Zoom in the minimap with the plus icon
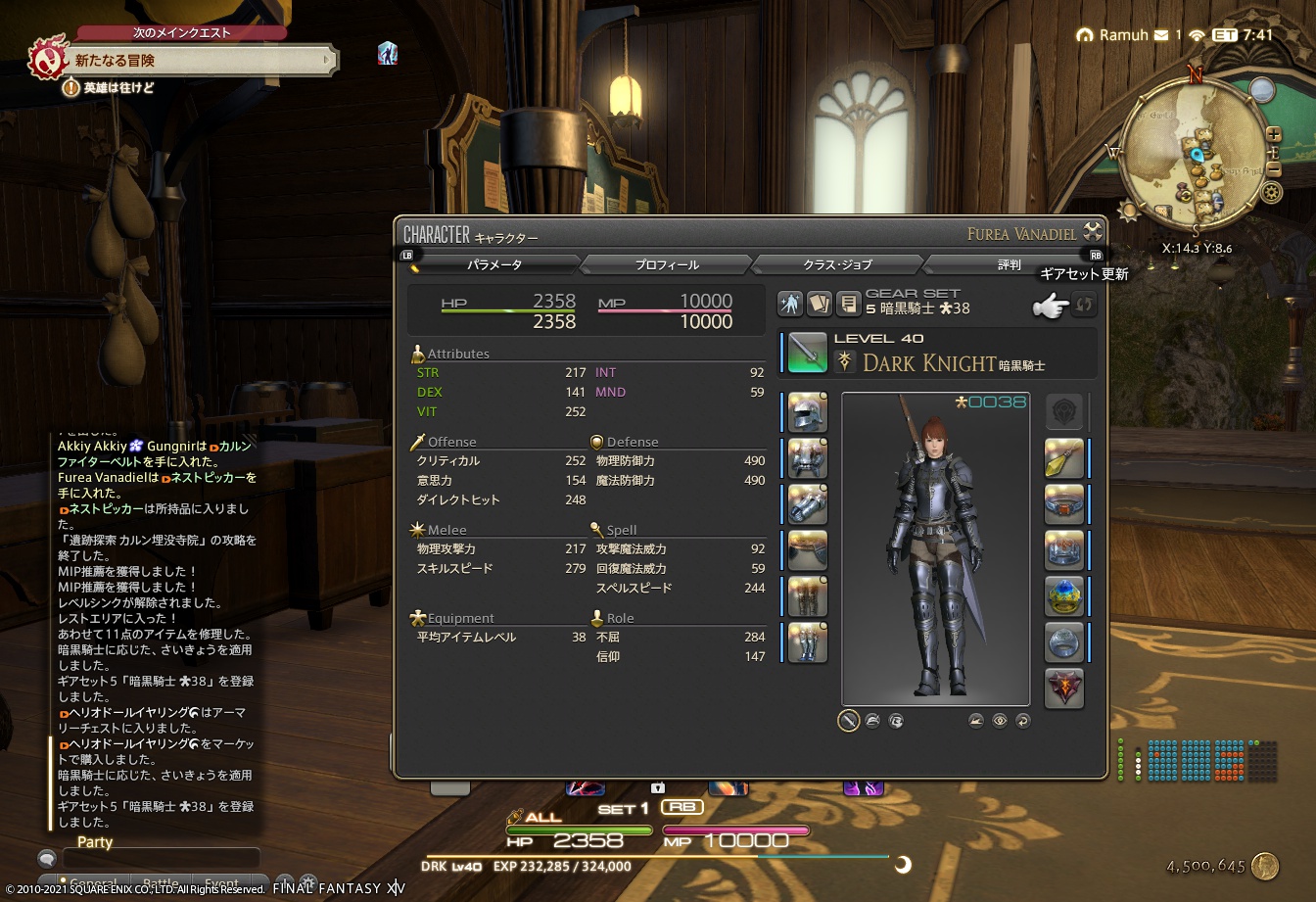1316x902 pixels. (x=1274, y=134)
